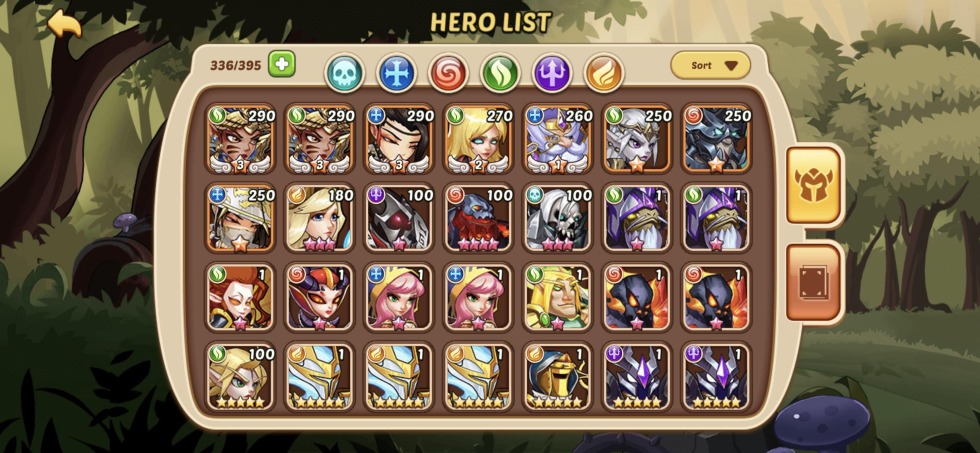Go back with the yellow arrow

click(64, 24)
